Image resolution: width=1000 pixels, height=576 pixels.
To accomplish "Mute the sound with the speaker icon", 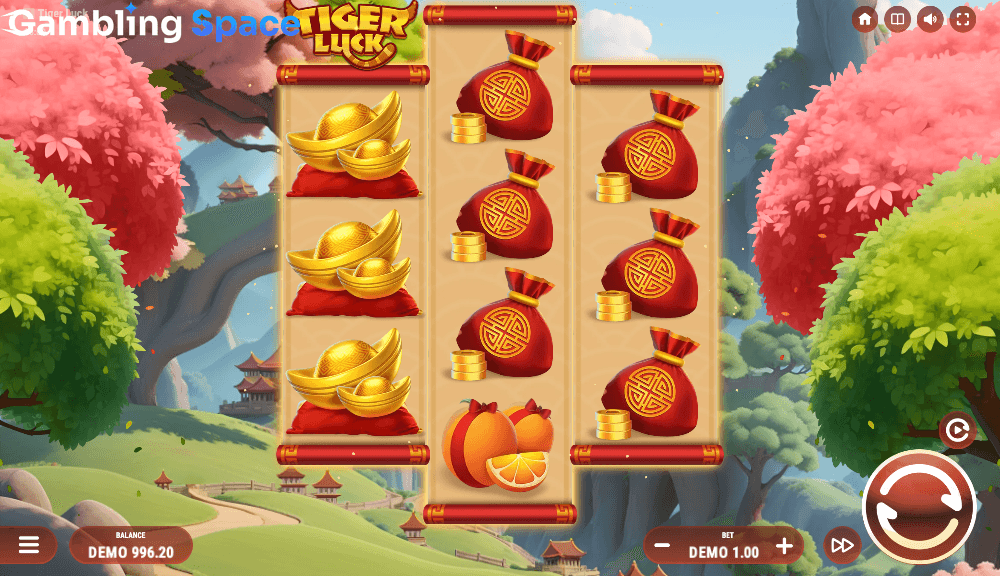I will (930, 20).
